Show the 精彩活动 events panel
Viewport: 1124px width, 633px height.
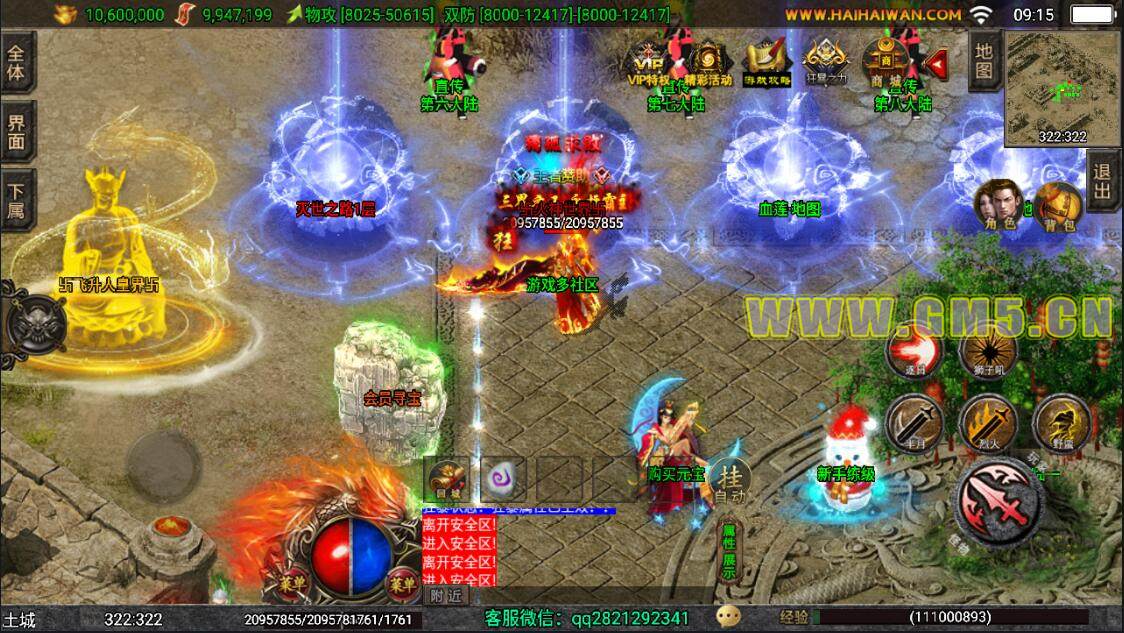click(708, 62)
